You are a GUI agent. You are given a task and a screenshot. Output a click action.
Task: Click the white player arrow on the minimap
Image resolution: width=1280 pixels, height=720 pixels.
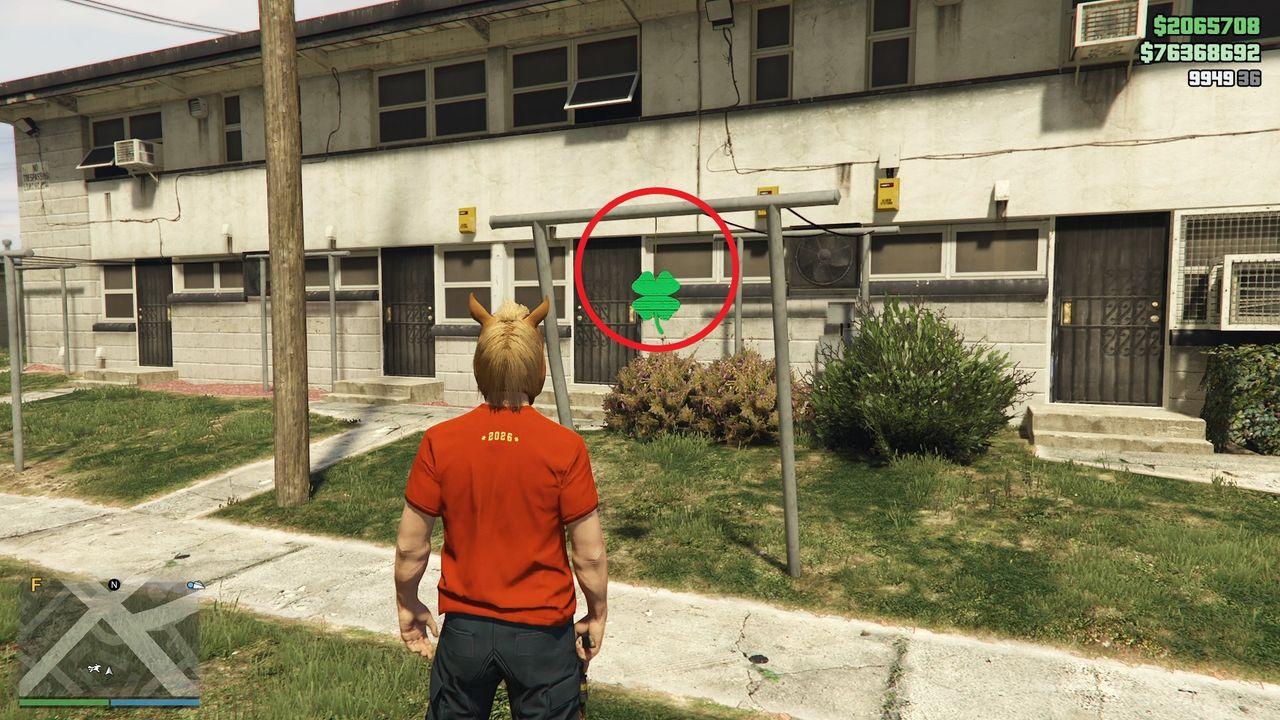click(109, 671)
